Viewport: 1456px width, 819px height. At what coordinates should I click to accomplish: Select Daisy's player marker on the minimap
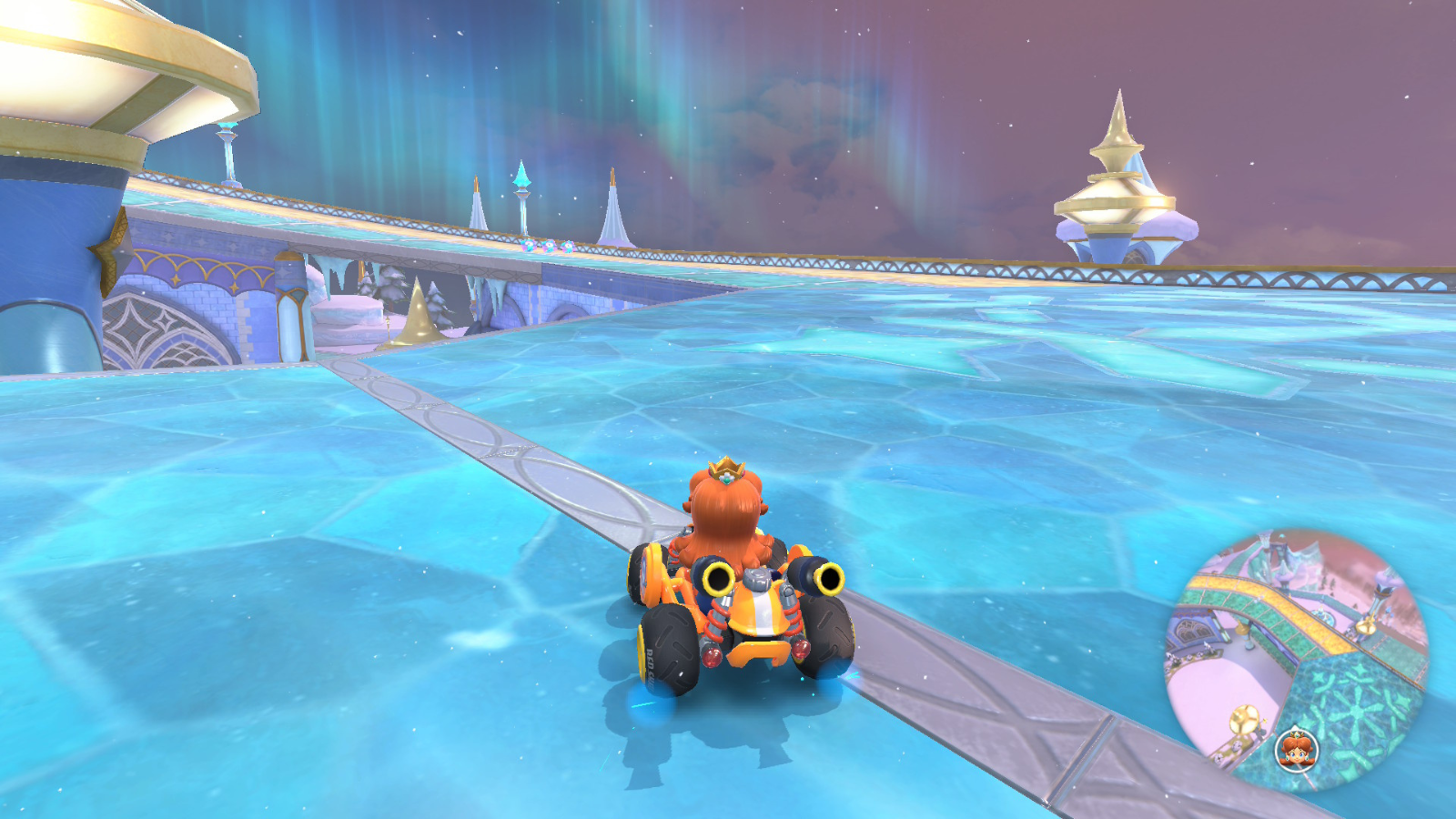[1296, 750]
